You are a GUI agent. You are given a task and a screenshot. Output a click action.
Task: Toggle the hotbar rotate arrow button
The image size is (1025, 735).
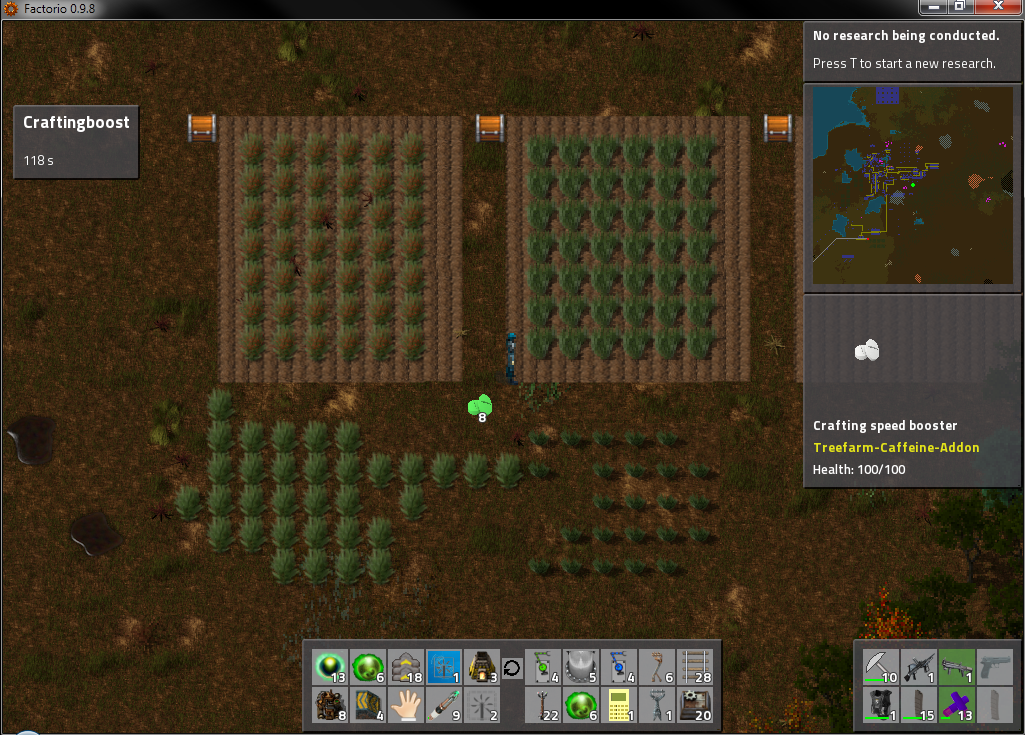click(512, 668)
